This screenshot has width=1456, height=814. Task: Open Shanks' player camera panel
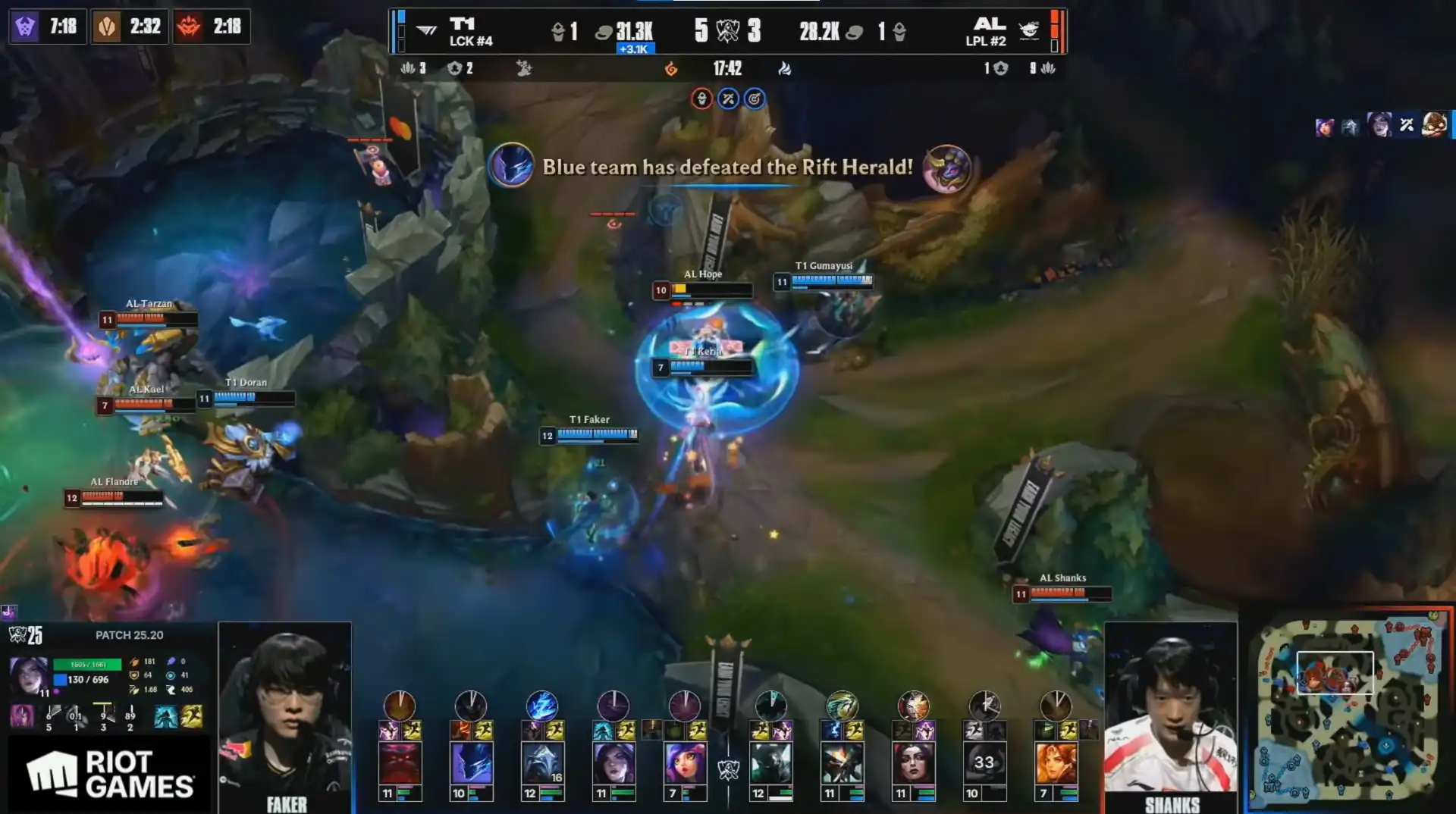[x=1171, y=716]
